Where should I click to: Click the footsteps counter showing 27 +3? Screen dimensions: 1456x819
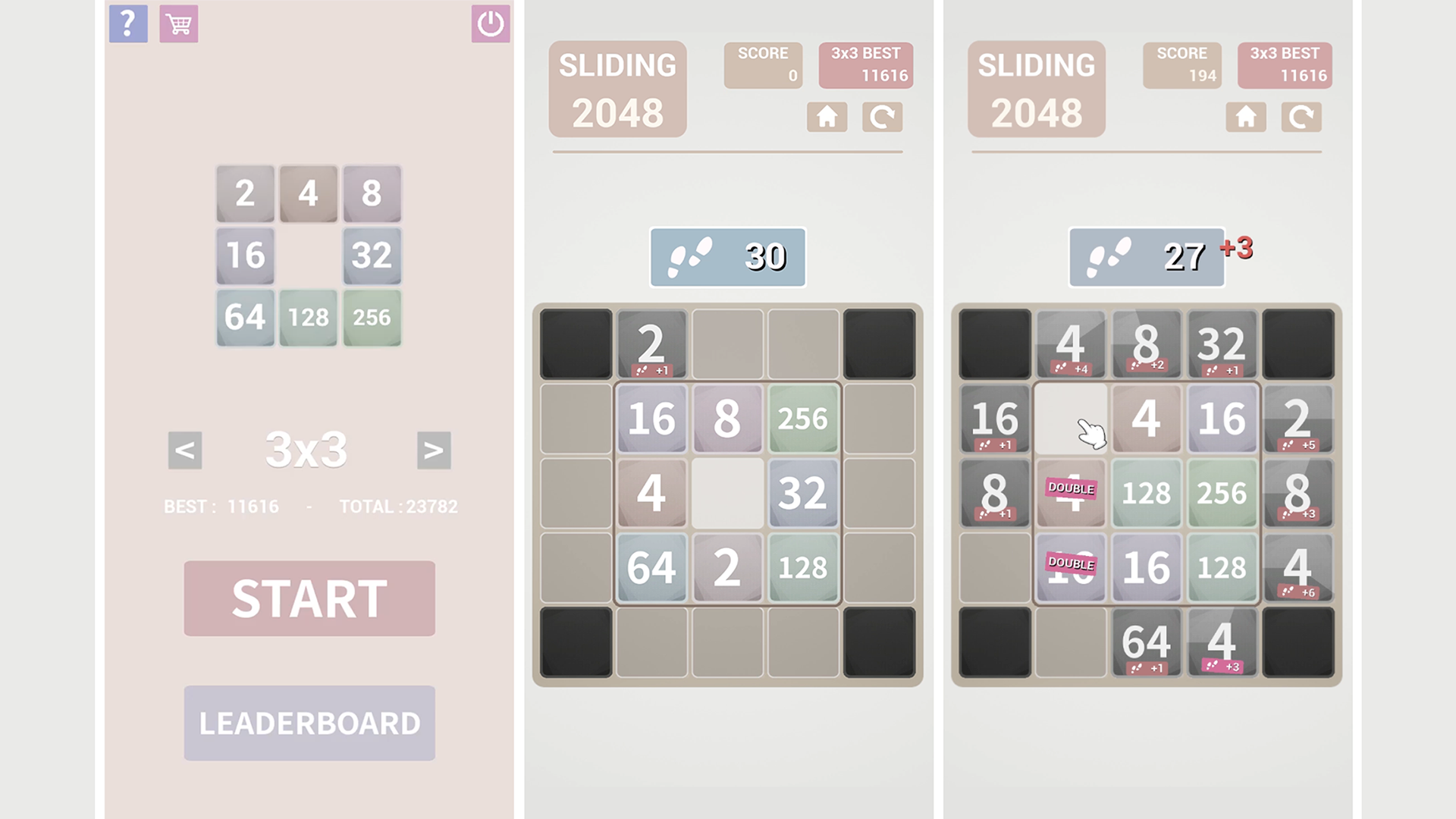(x=1146, y=257)
